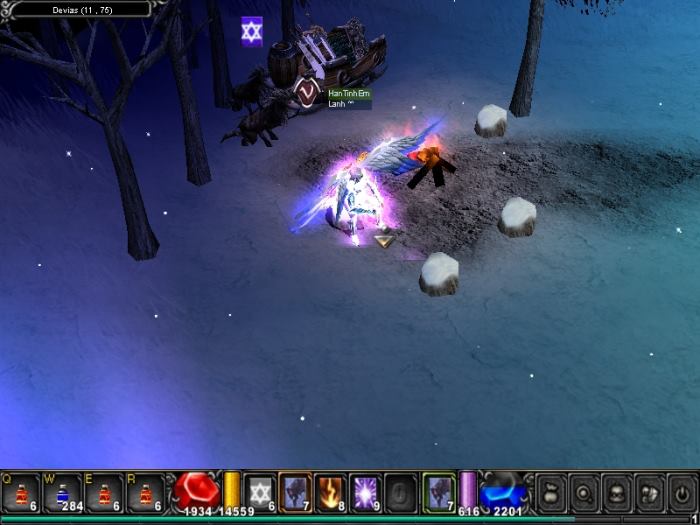
Task: Use the red potion in slot R
Action: (145, 492)
